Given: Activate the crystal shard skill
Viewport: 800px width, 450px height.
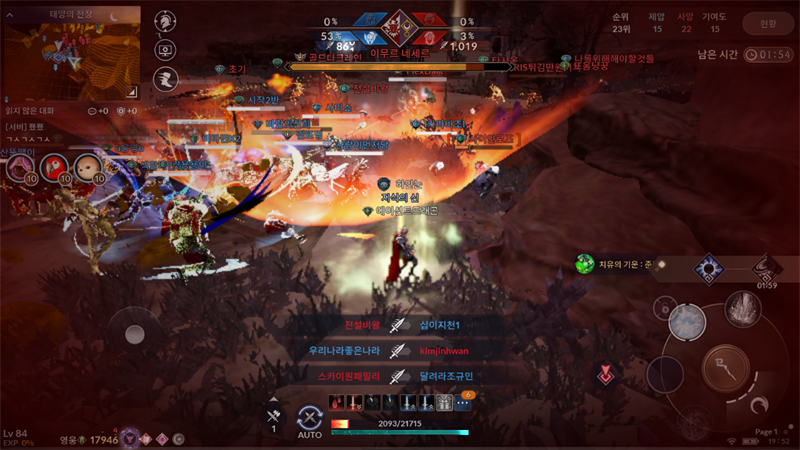Looking at the screenshot, I should tap(742, 307).
